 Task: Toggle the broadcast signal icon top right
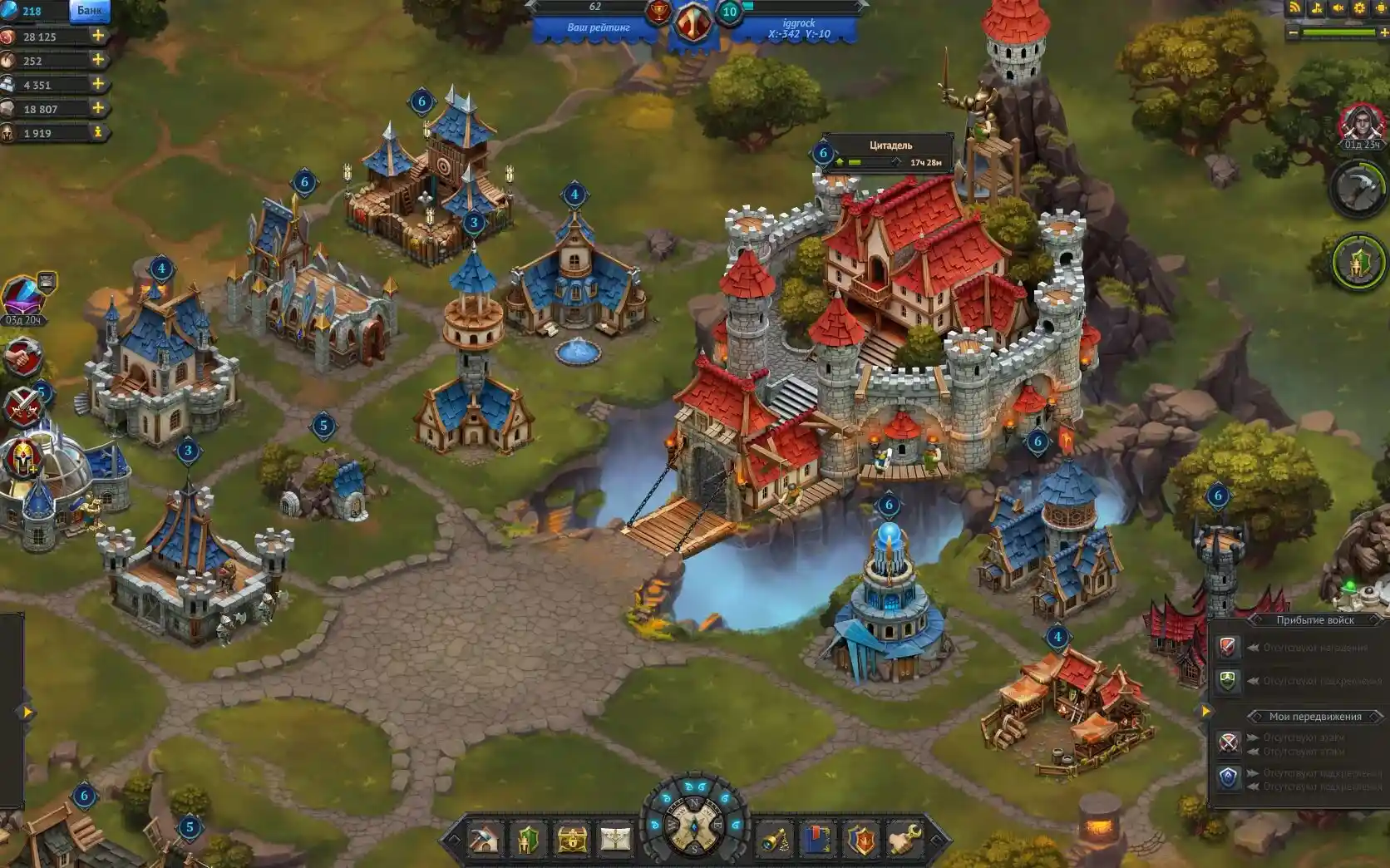[x=1294, y=8]
